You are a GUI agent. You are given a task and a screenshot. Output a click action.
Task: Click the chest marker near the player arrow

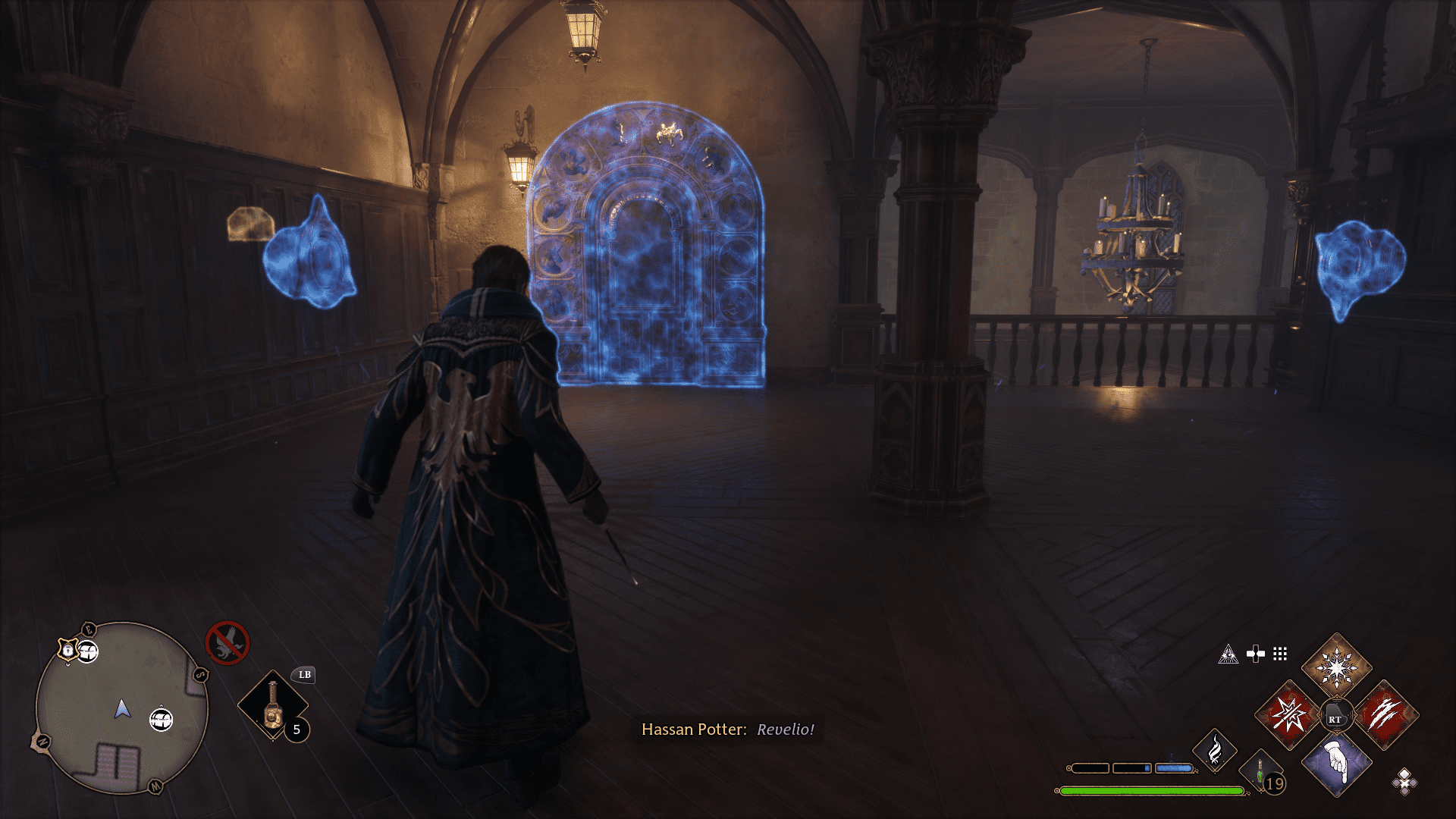tap(161, 720)
